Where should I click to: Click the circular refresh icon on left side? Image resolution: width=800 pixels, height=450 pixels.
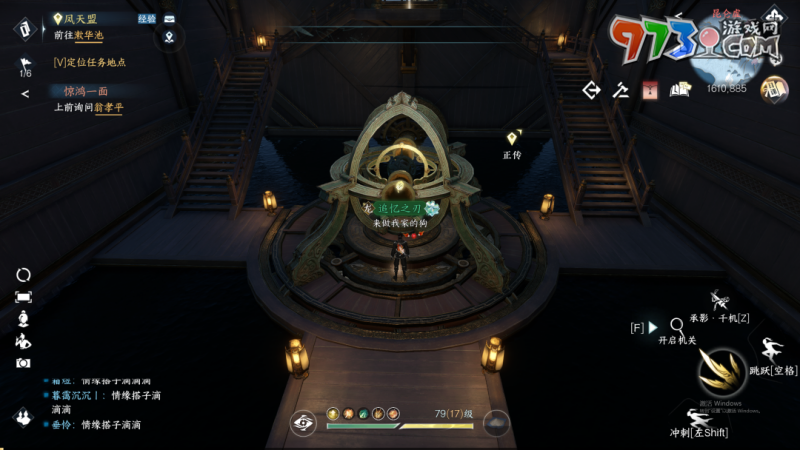pos(23,274)
